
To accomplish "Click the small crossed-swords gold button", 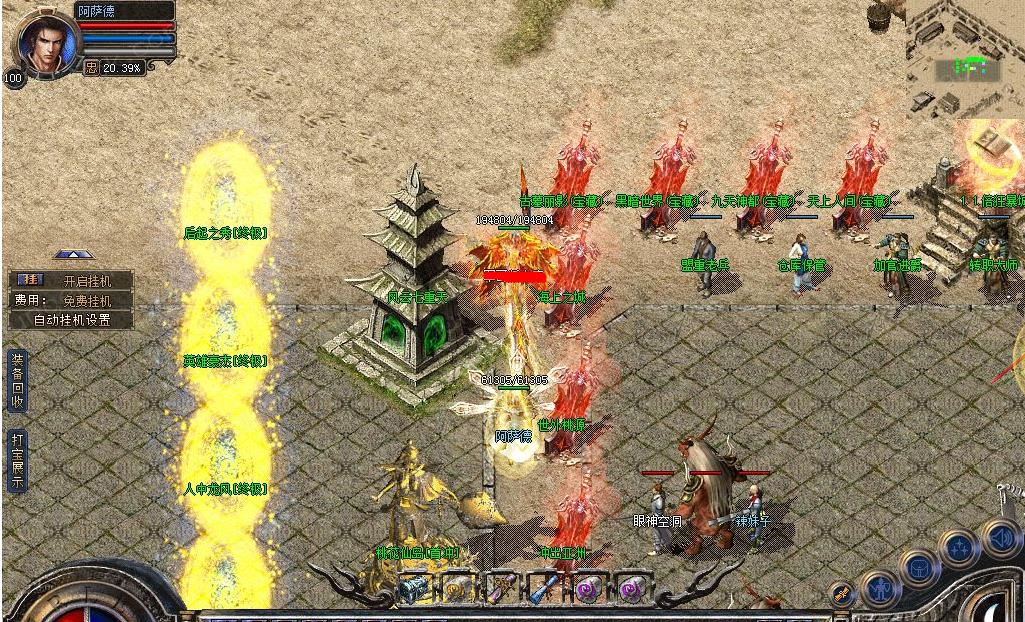I will [841, 594].
